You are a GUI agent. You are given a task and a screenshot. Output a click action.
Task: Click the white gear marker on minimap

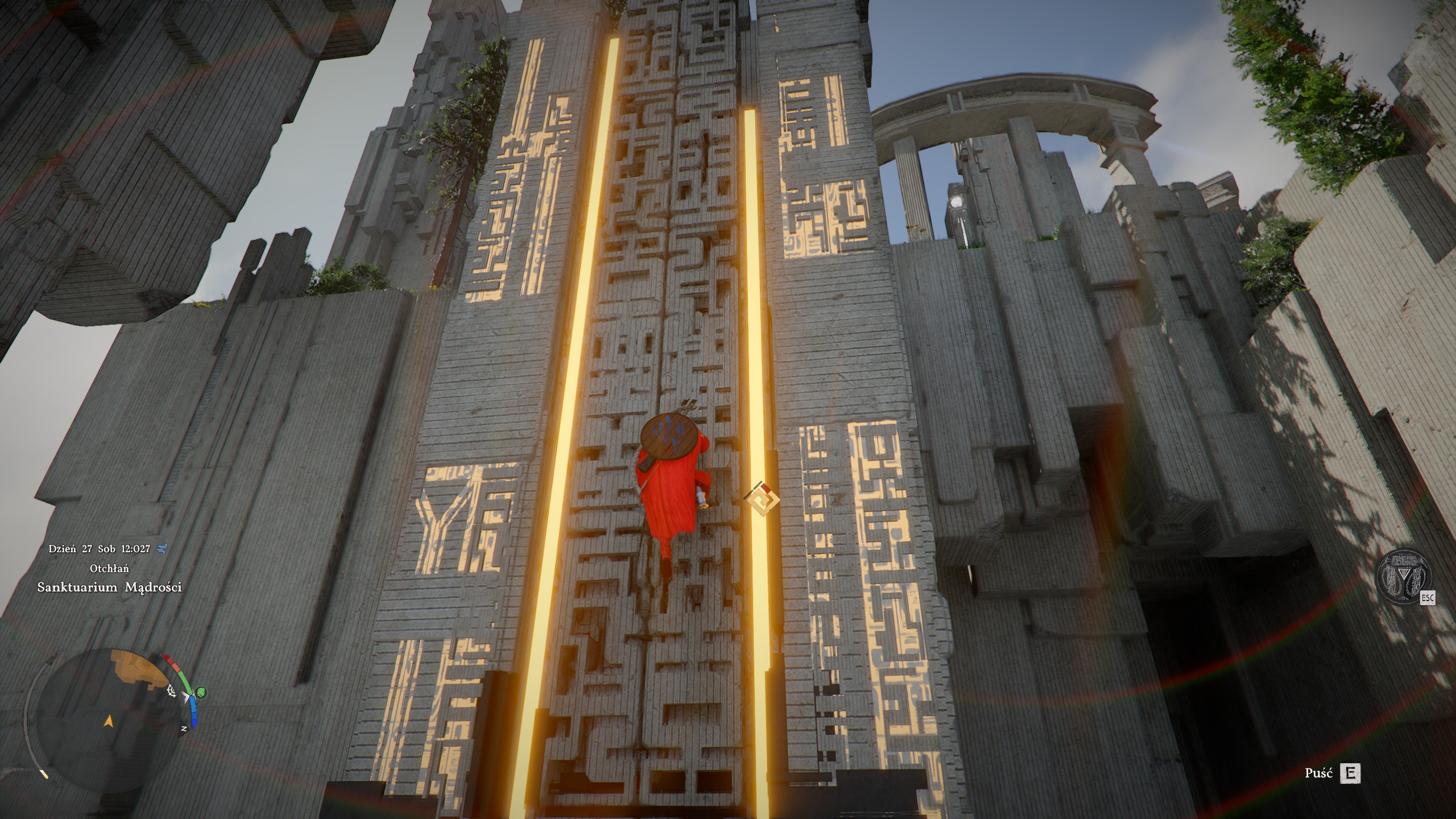pos(170,691)
